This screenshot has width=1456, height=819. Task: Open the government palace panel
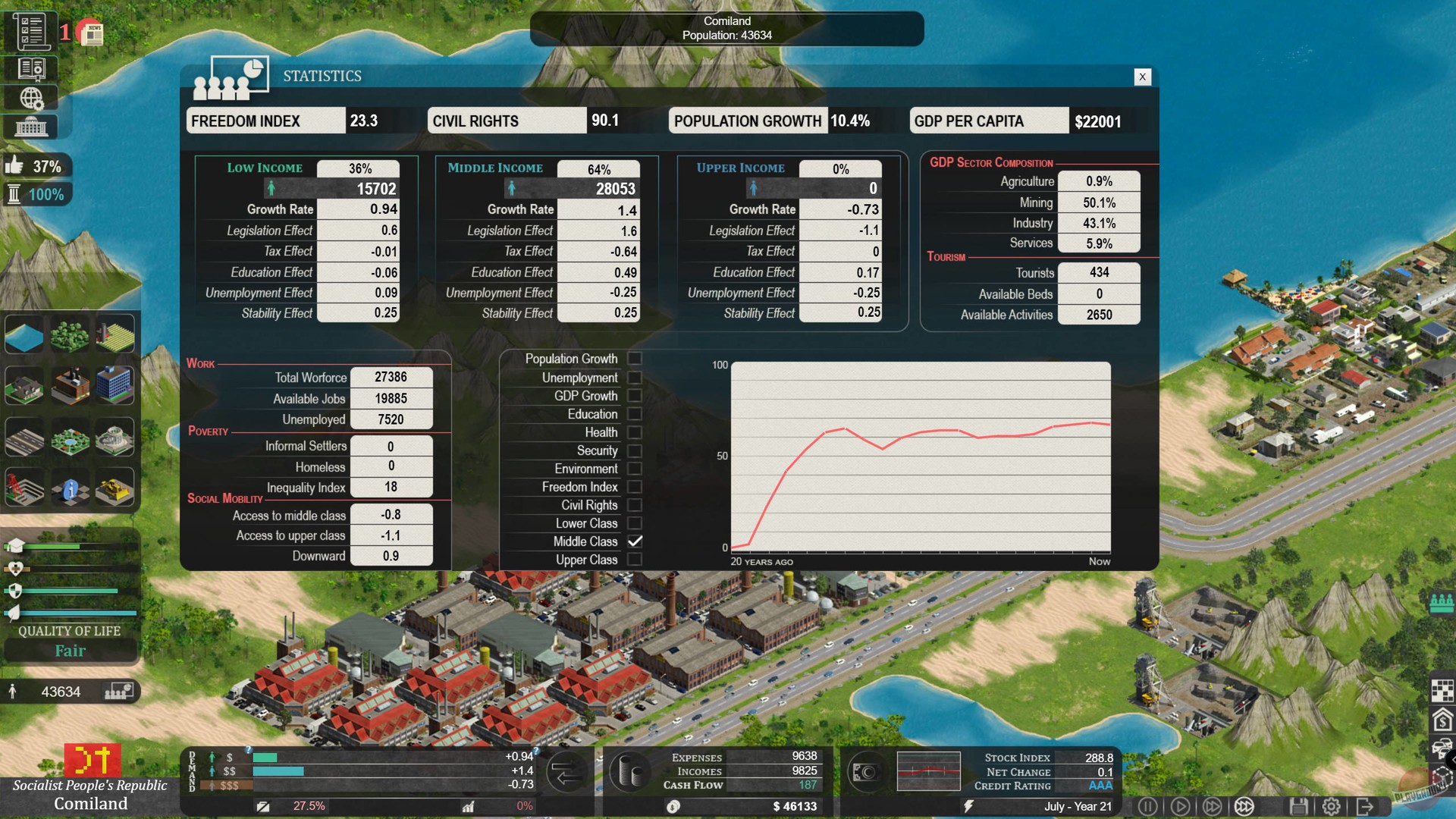point(32,126)
